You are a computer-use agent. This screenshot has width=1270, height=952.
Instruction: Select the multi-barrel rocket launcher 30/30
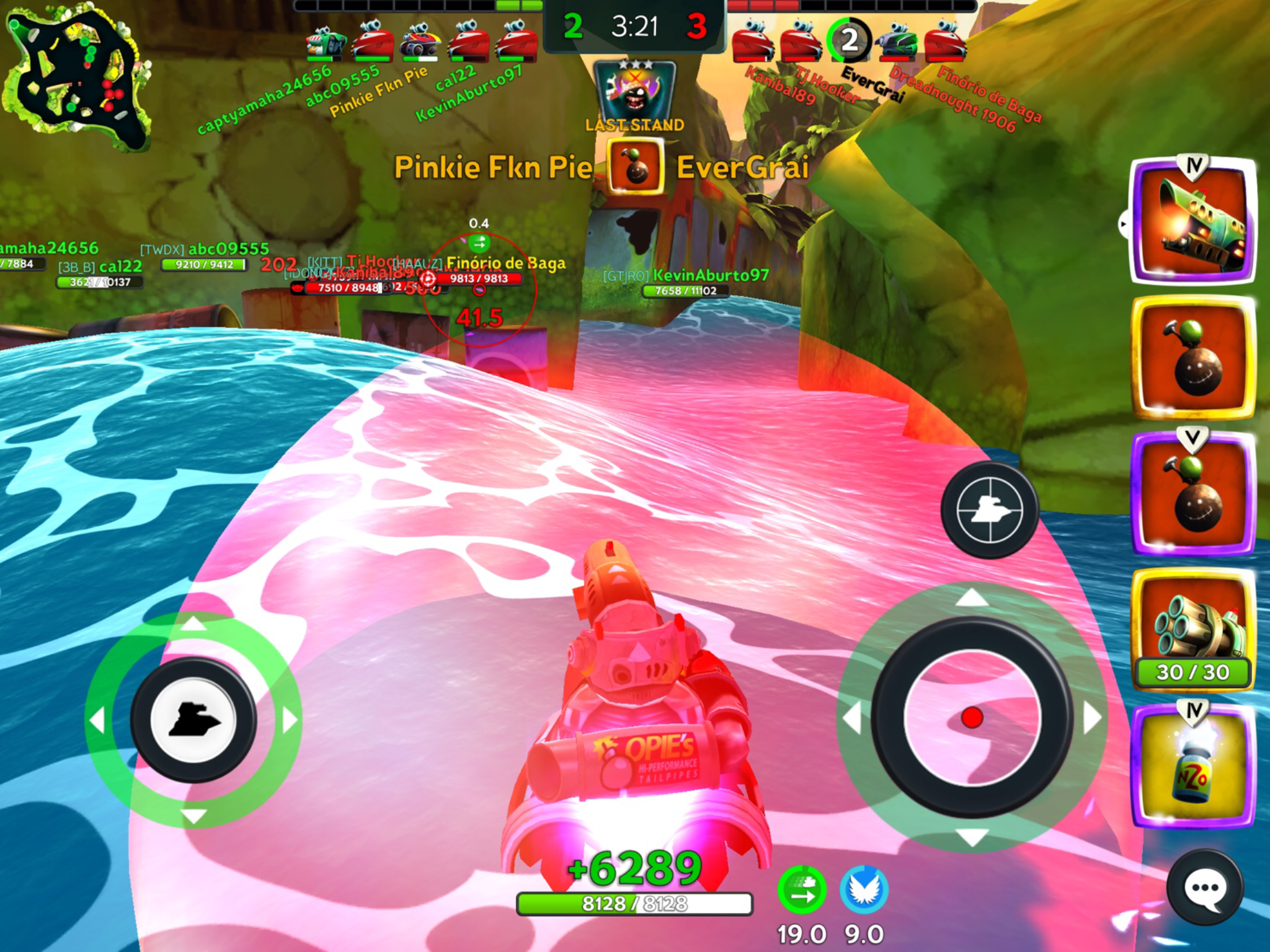(1193, 629)
